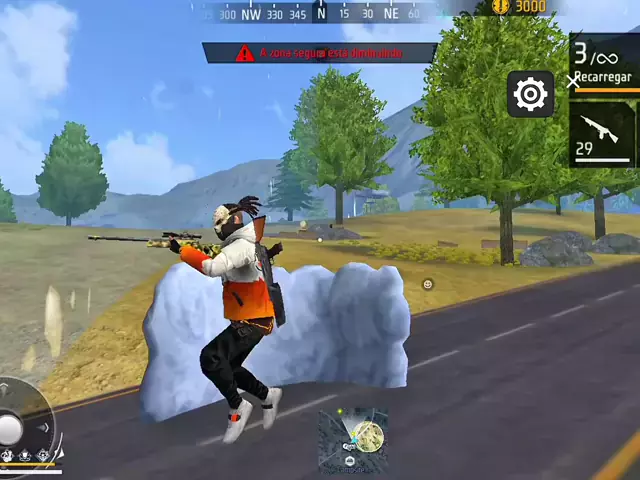Tap the Recarregar weapon slot
The width and height of the screenshot is (640, 480).
coord(605,63)
